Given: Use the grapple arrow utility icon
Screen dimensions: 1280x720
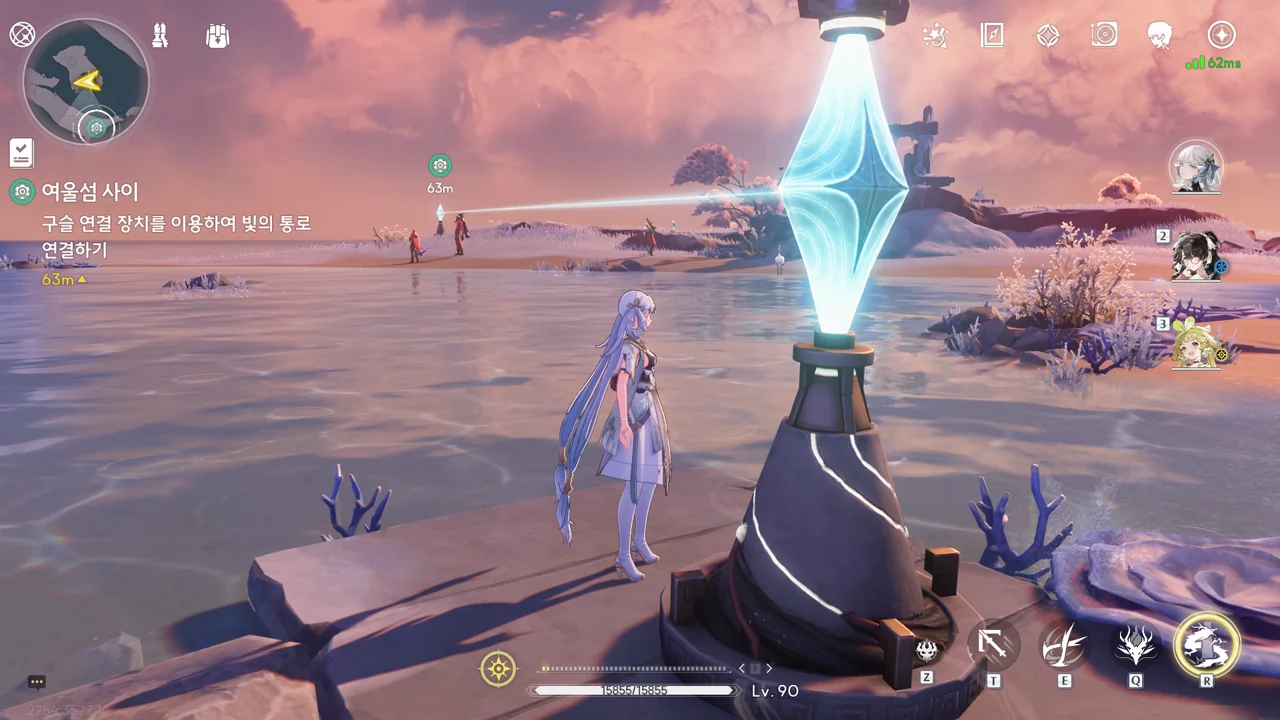Looking at the screenshot, I should [993, 645].
